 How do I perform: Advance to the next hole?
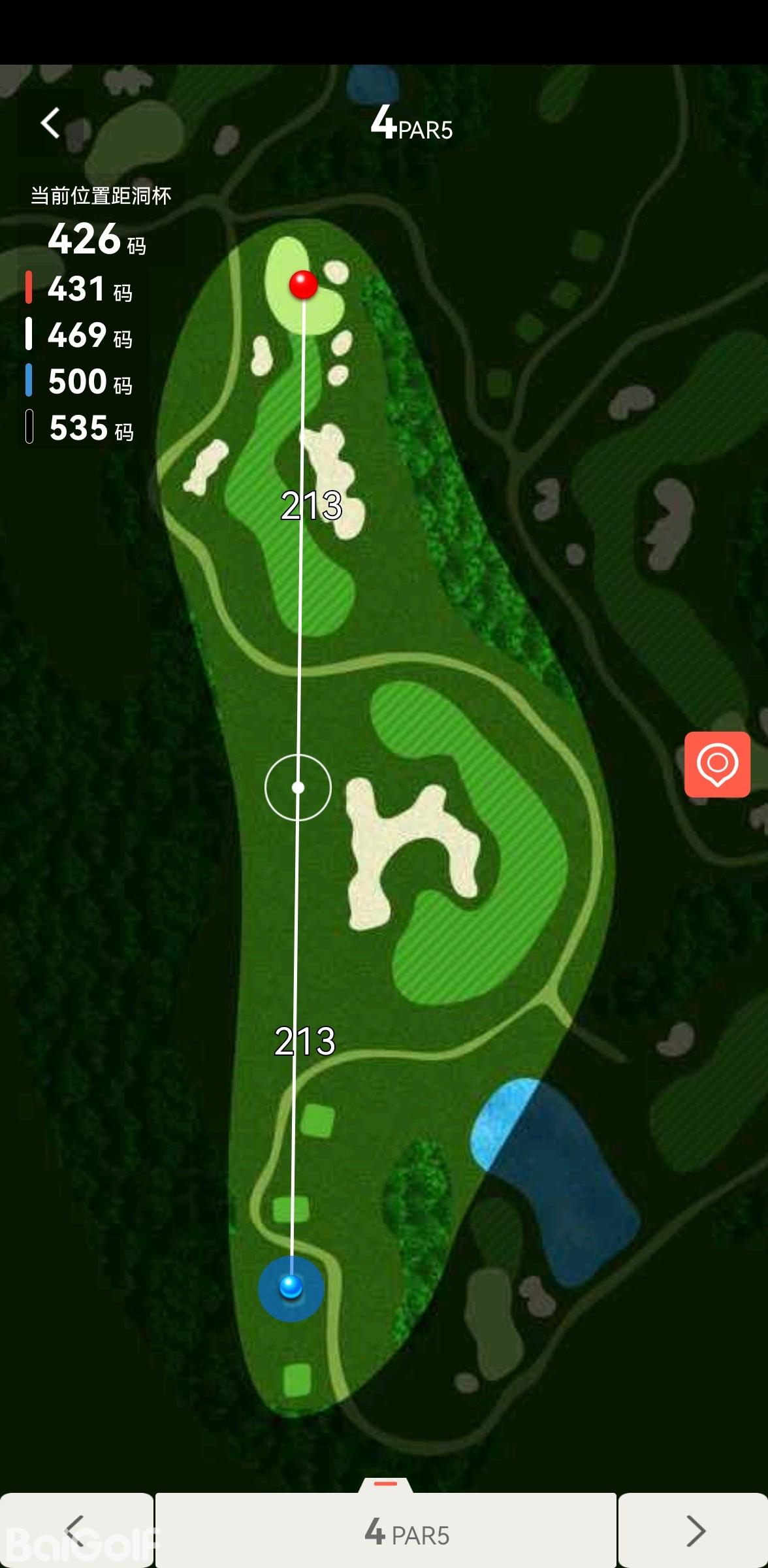694,1530
